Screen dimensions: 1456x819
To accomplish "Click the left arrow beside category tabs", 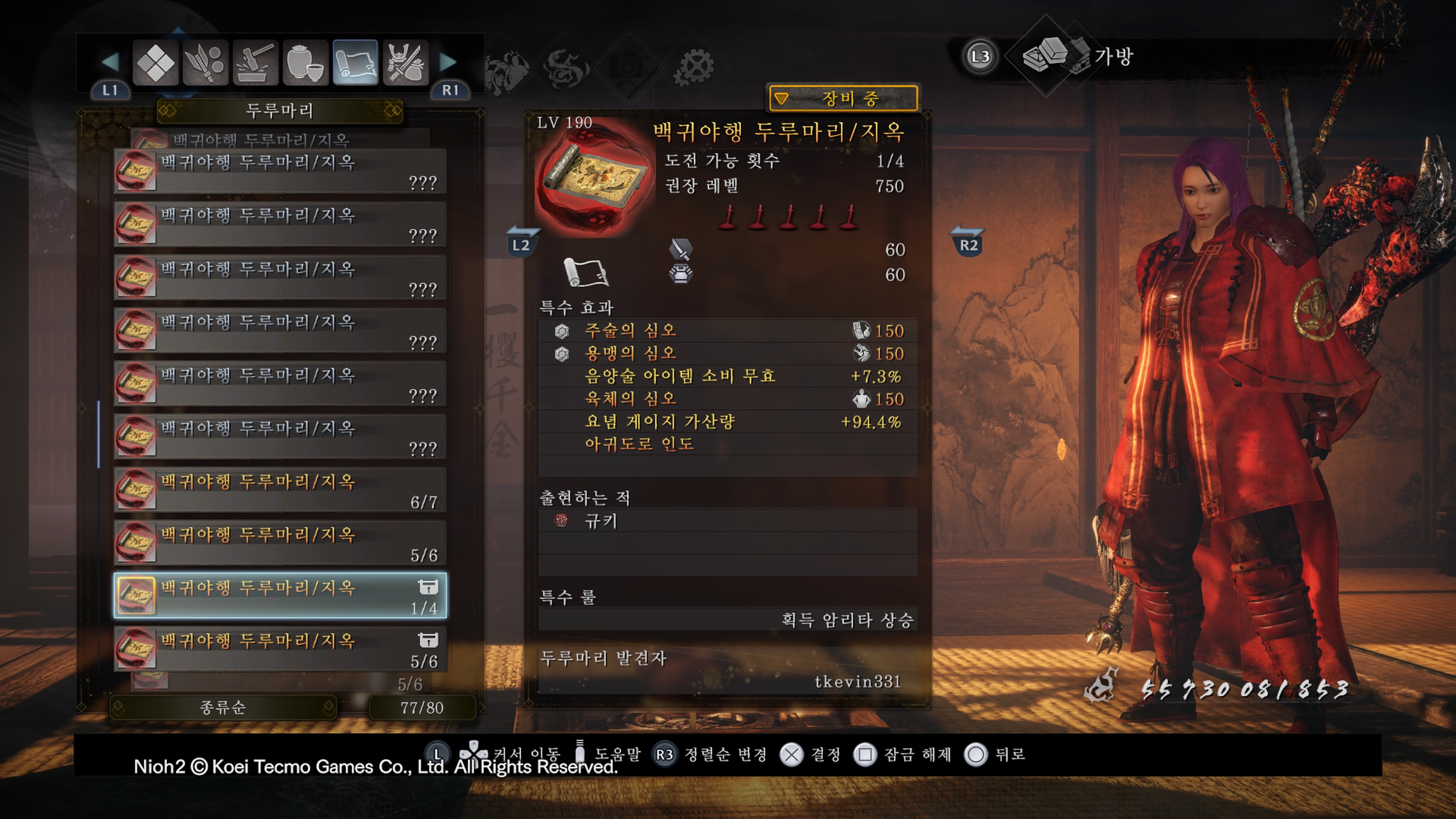I will [x=110, y=61].
